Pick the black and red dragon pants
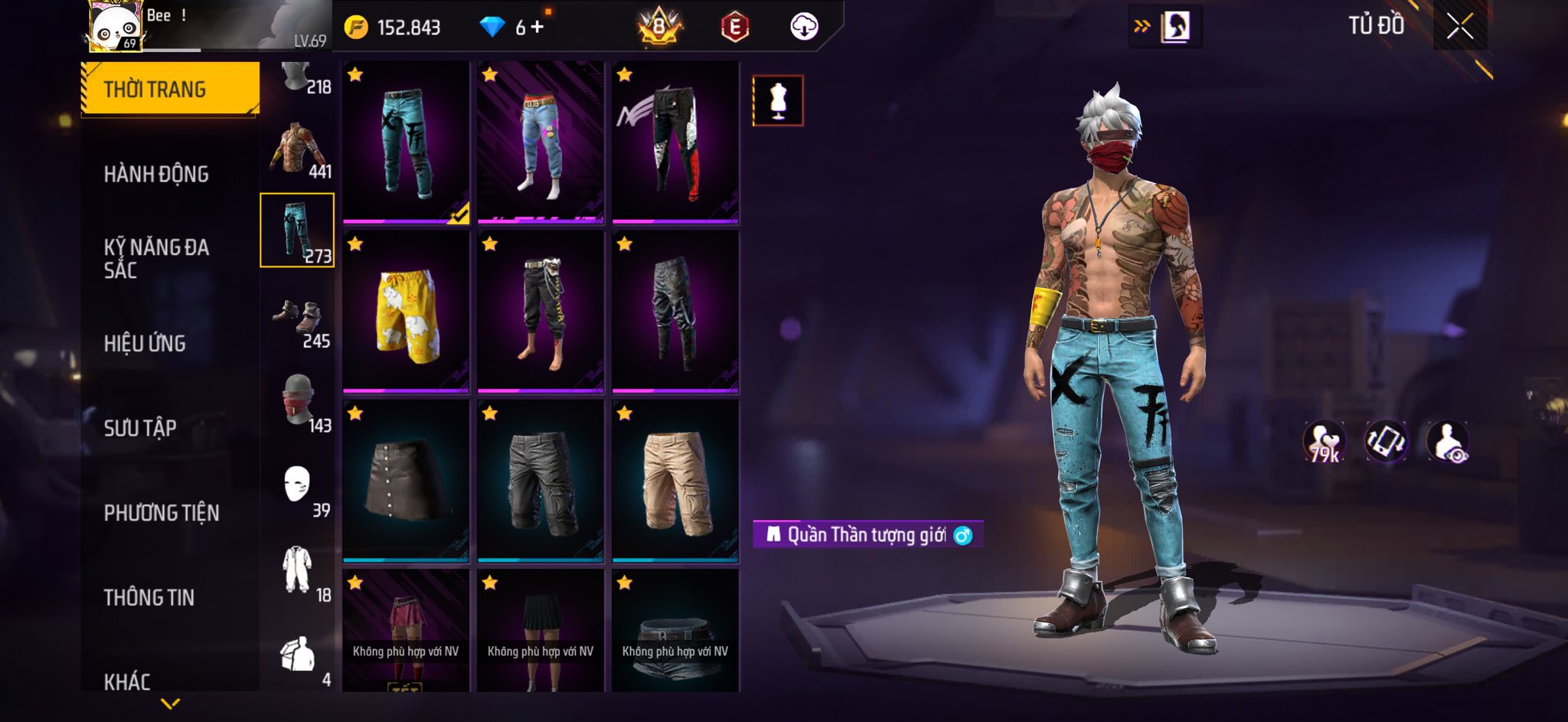Image resolution: width=1568 pixels, height=722 pixels. (x=675, y=142)
